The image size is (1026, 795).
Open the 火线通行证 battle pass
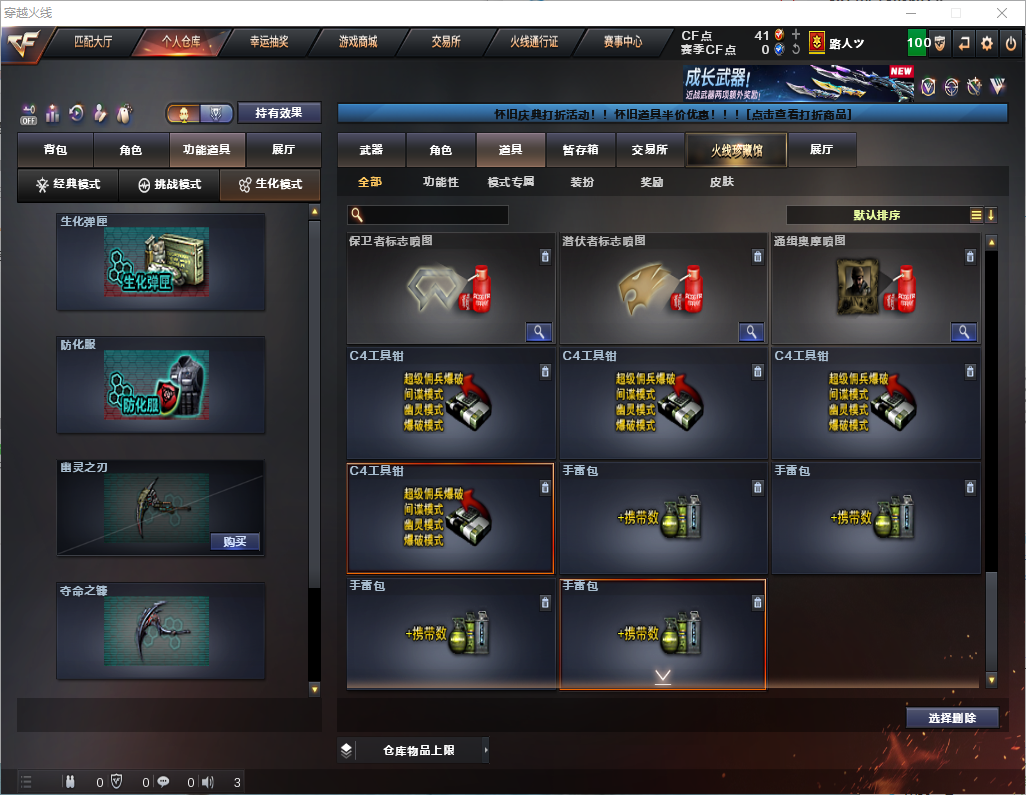point(534,42)
